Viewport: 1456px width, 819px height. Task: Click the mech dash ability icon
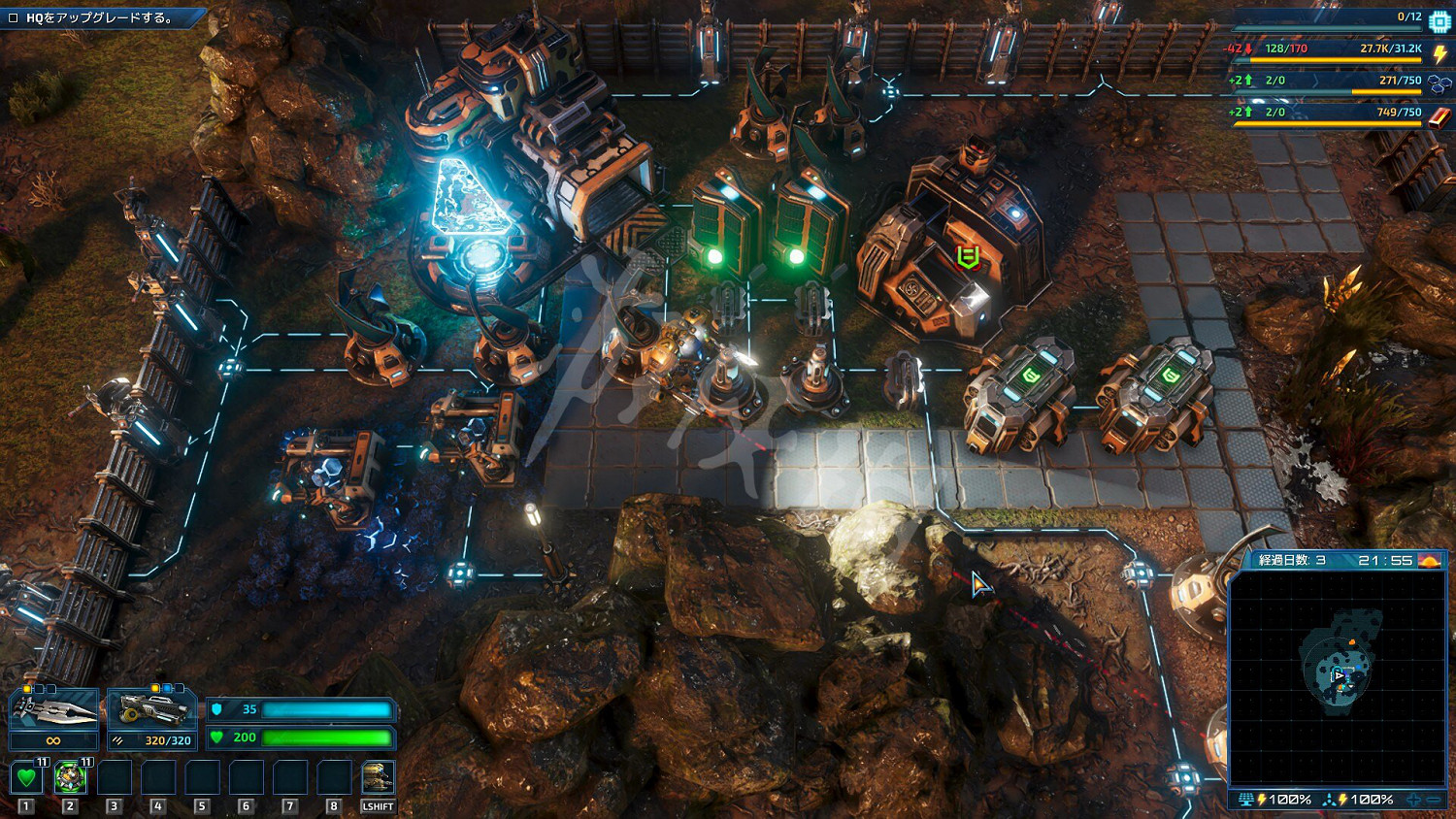[378, 777]
